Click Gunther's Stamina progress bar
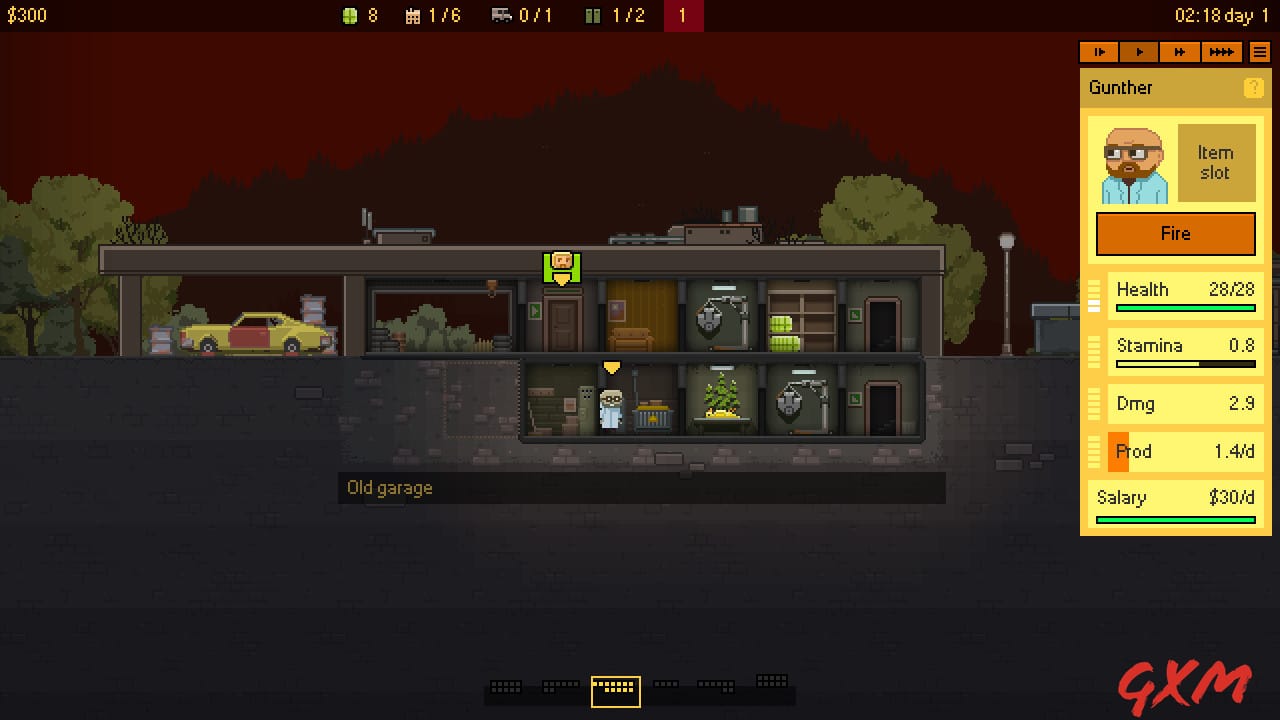The image size is (1280, 720). [x=1185, y=364]
